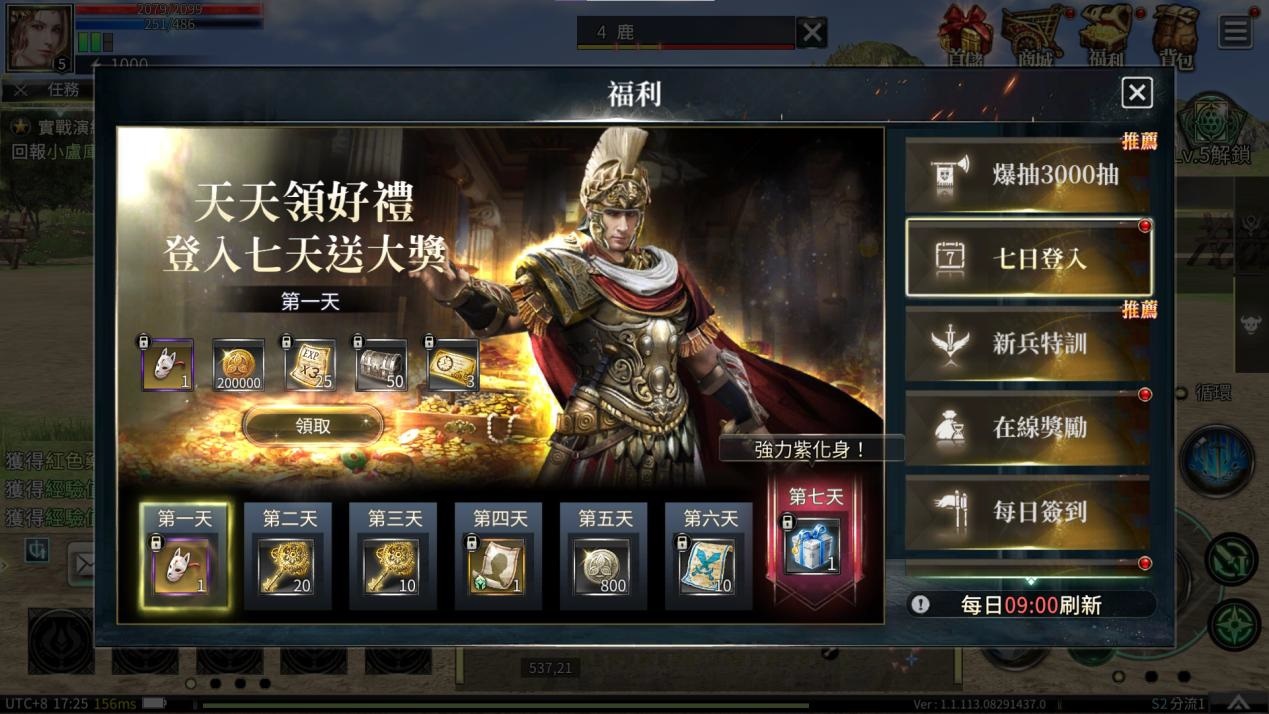Screen dimensions: 1269x714
Task: Open the hamburger menu in the corner
Action: click(1235, 31)
